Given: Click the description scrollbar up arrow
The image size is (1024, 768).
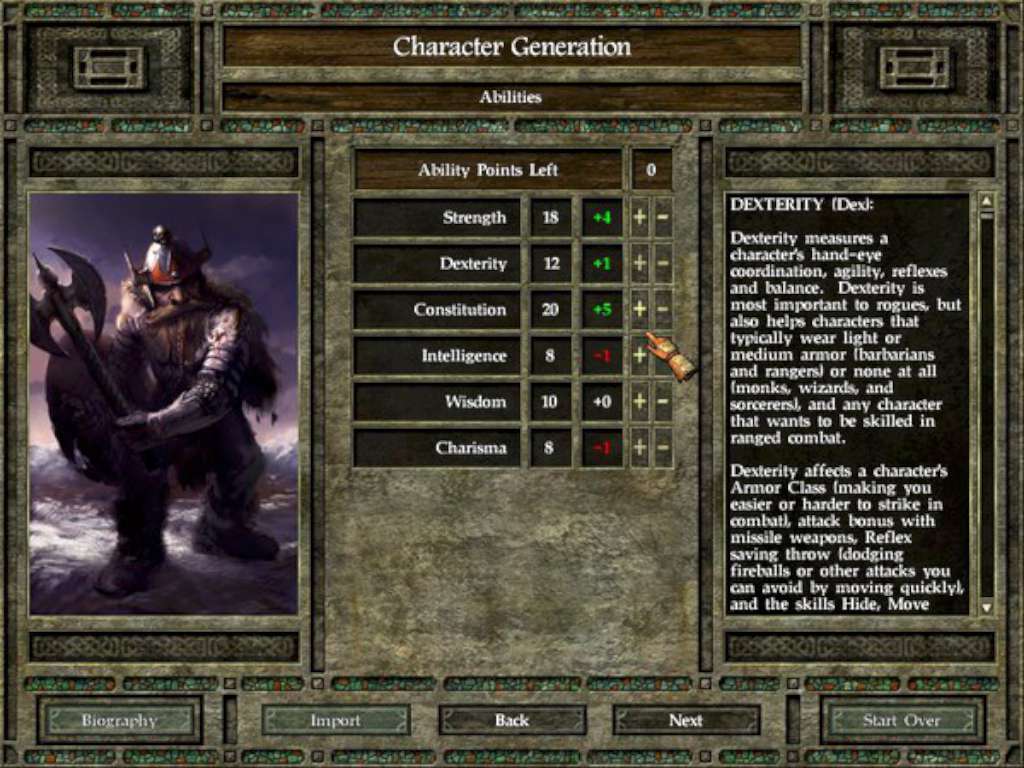Looking at the screenshot, I should 987,200.
